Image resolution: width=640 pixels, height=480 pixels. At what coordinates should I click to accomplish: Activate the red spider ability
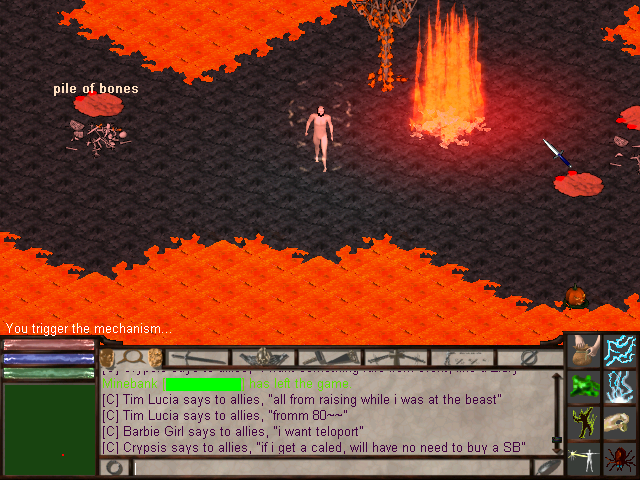click(621, 459)
